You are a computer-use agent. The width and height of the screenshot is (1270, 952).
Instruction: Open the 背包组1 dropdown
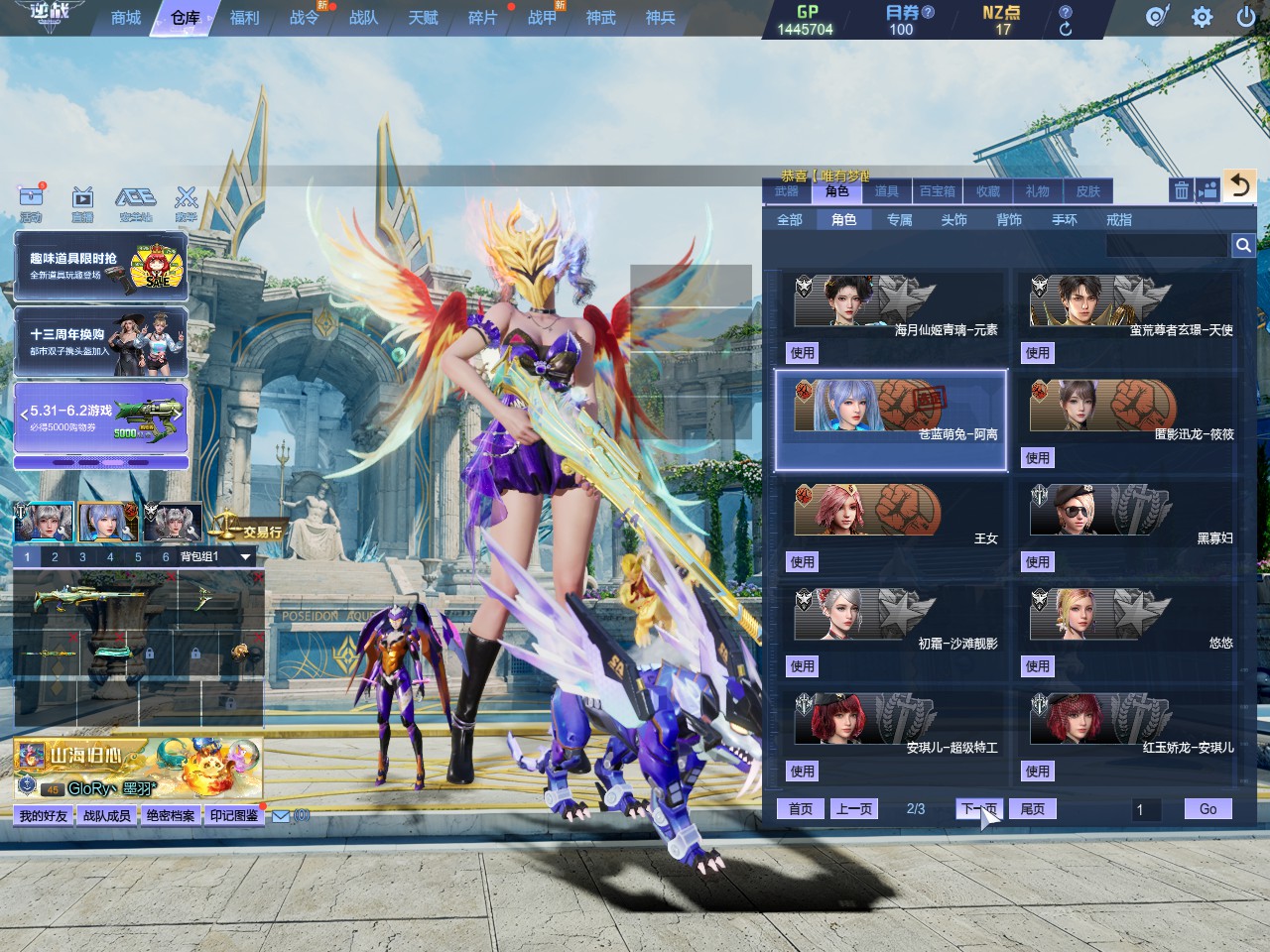[x=245, y=557]
